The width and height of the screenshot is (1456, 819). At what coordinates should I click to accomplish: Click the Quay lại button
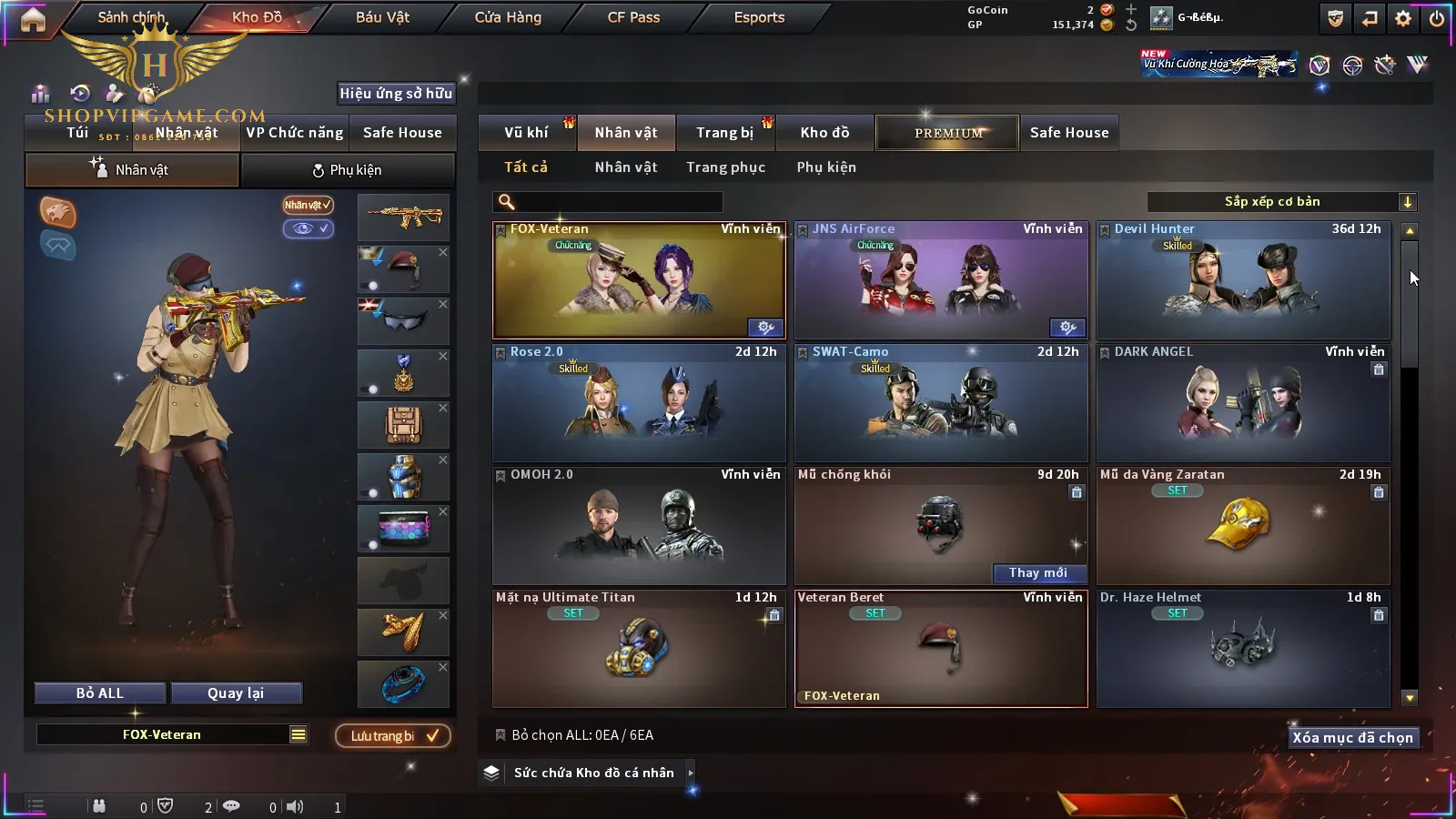[236, 693]
